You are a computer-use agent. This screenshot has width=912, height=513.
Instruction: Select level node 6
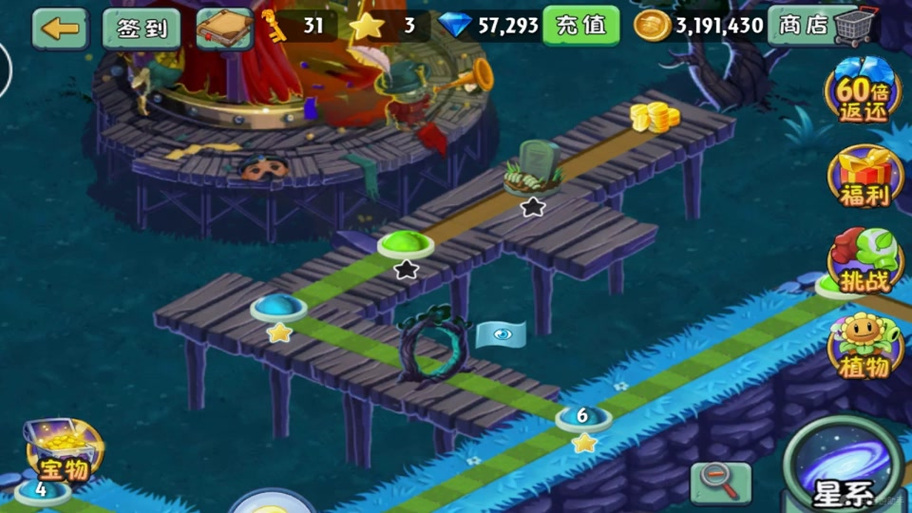tap(583, 417)
